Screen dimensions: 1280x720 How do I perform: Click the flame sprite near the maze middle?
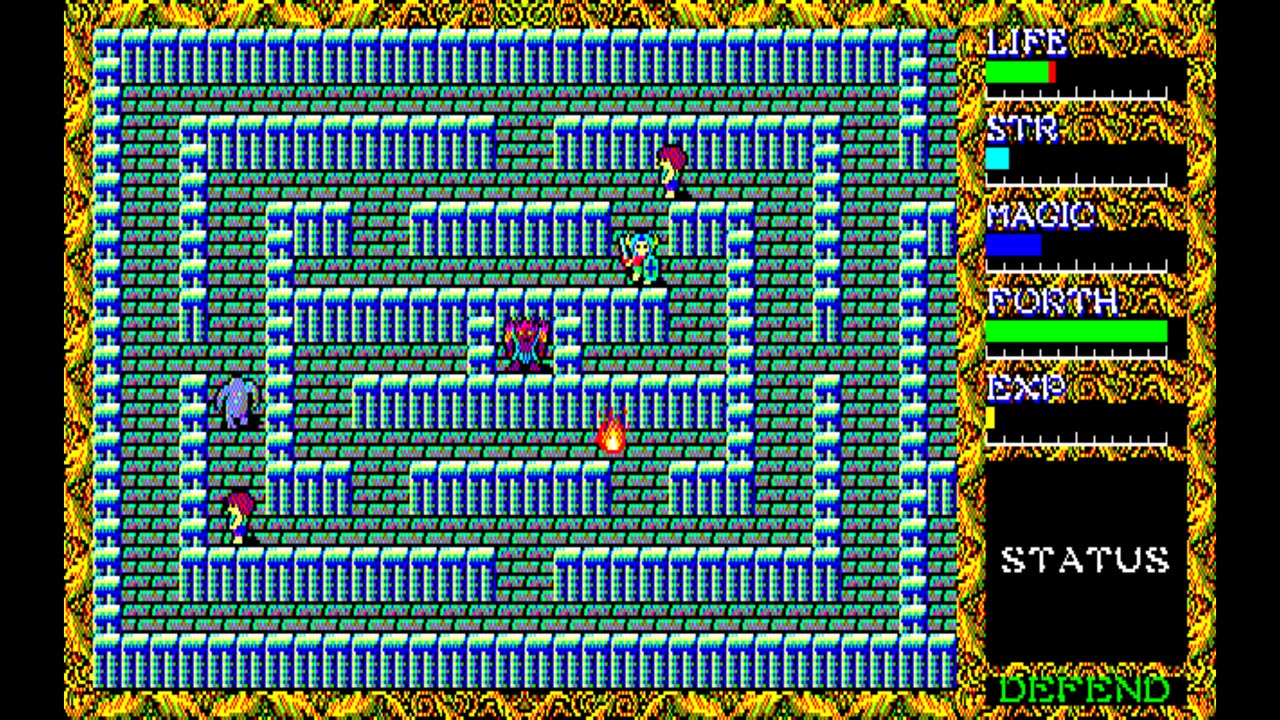point(611,434)
